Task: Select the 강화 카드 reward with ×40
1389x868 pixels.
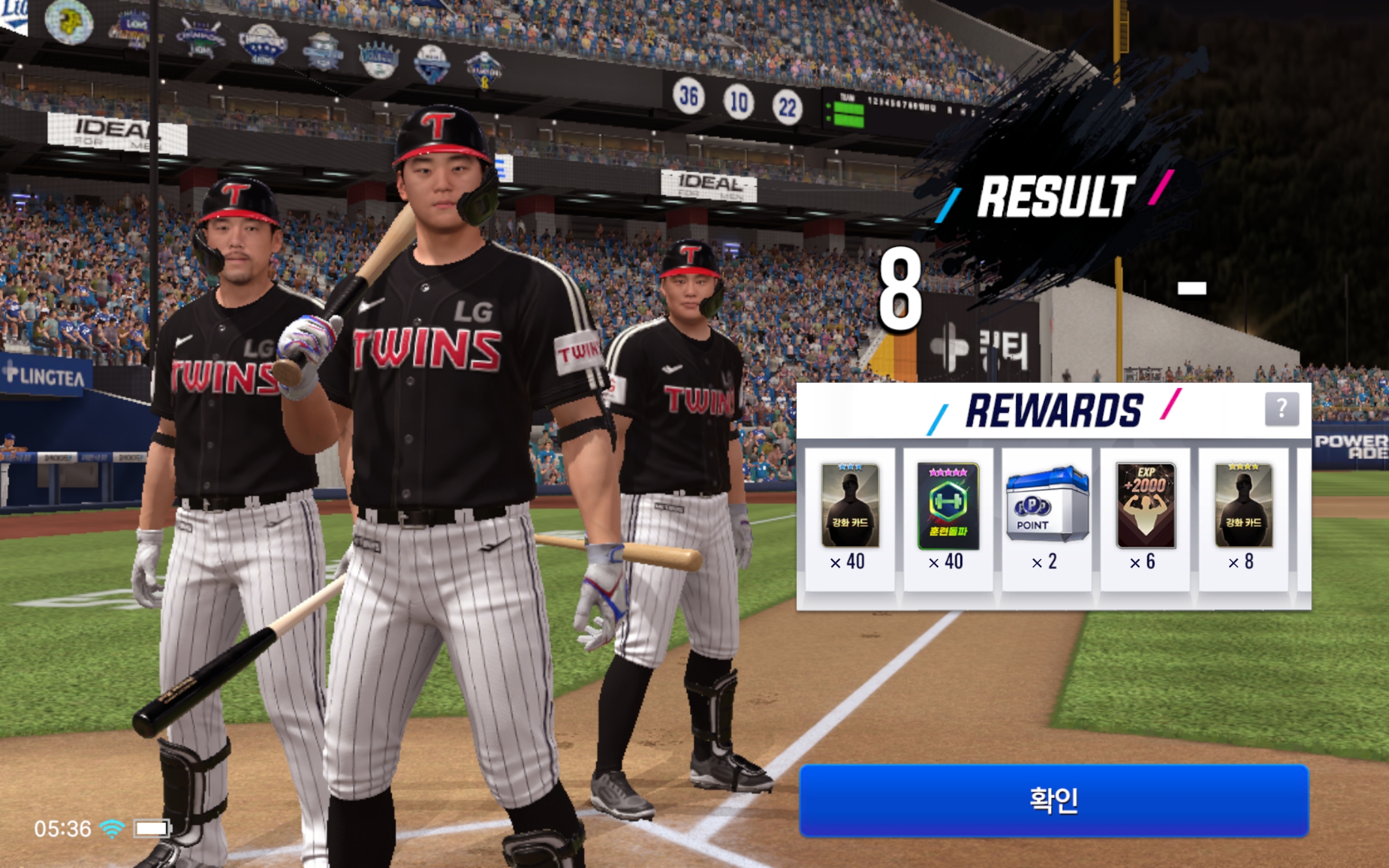Action: tap(850, 506)
